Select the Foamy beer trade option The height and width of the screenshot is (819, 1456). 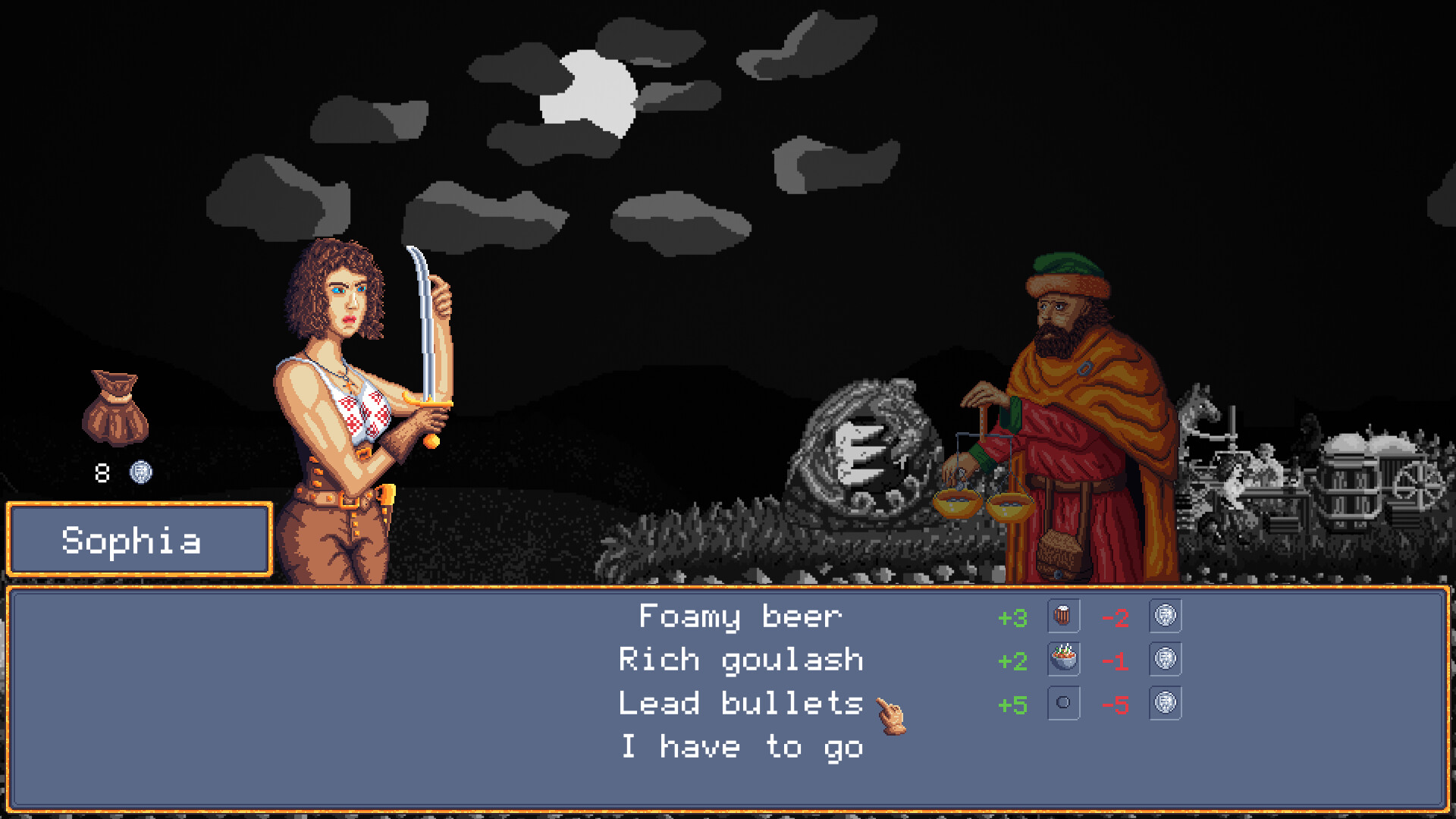tap(739, 617)
